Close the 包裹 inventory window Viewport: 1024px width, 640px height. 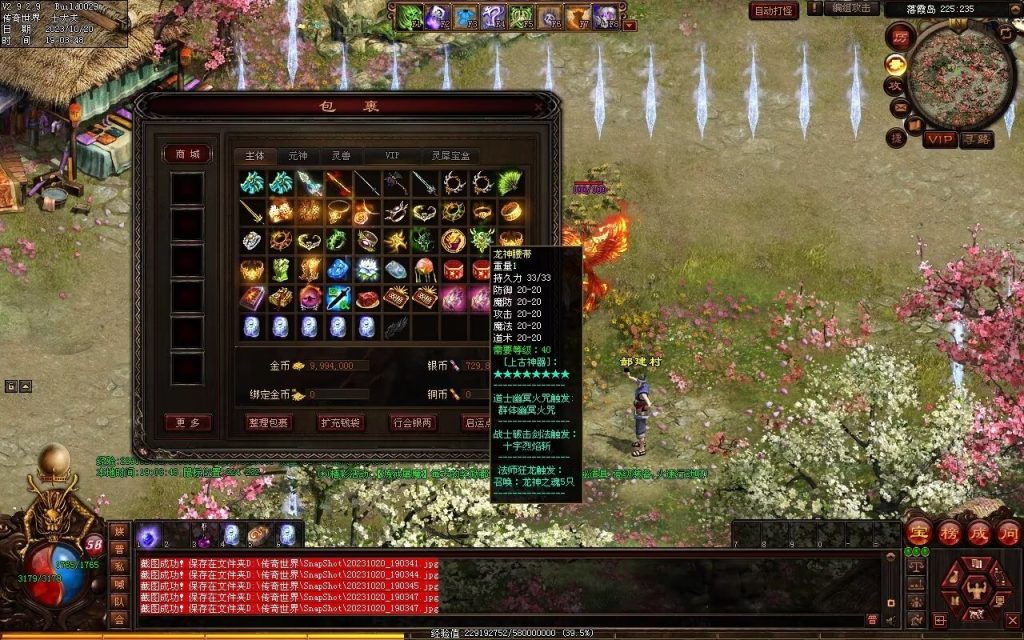[x=540, y=106]
